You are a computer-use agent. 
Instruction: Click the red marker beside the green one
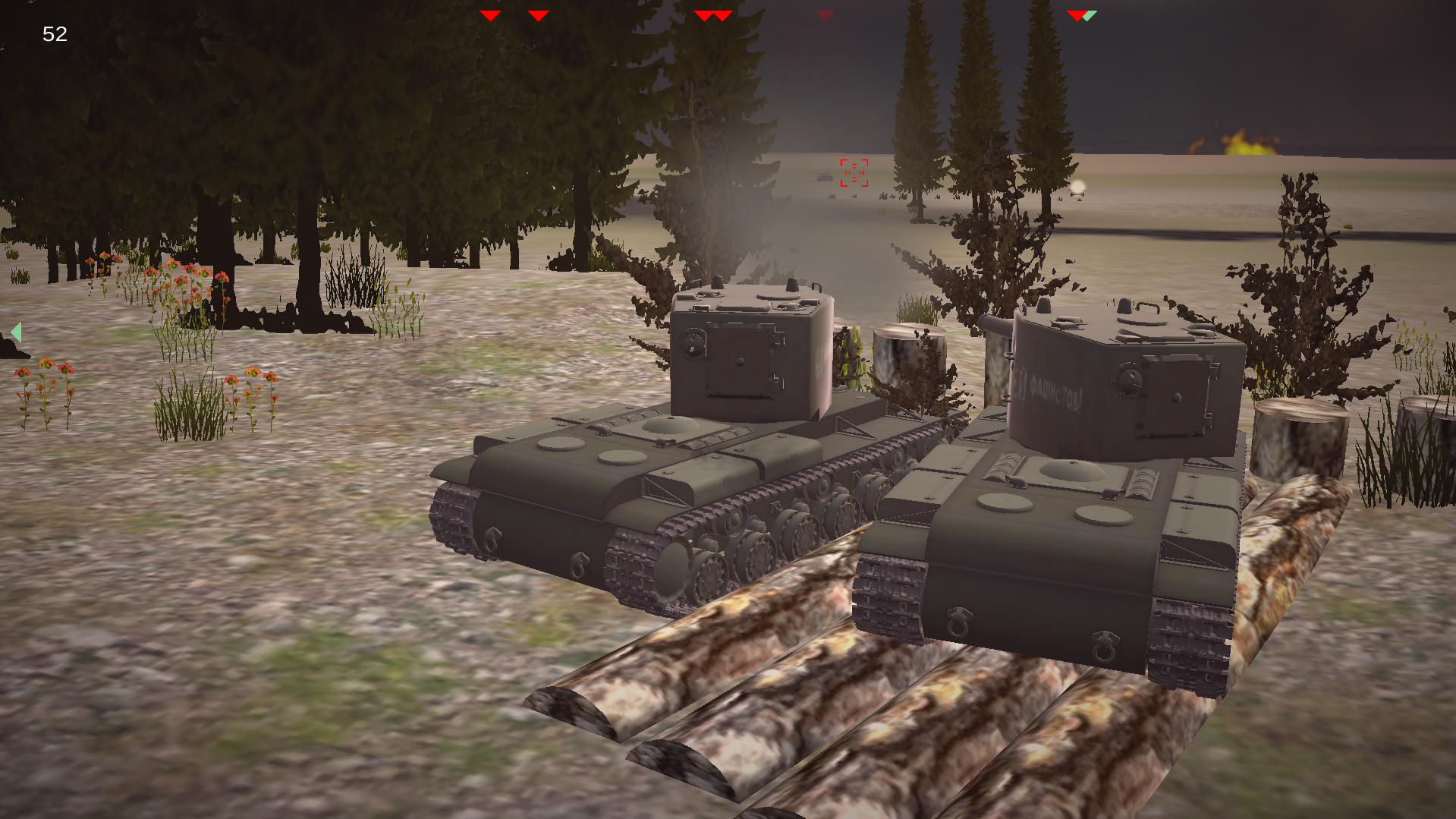[x=1076, y=14]
